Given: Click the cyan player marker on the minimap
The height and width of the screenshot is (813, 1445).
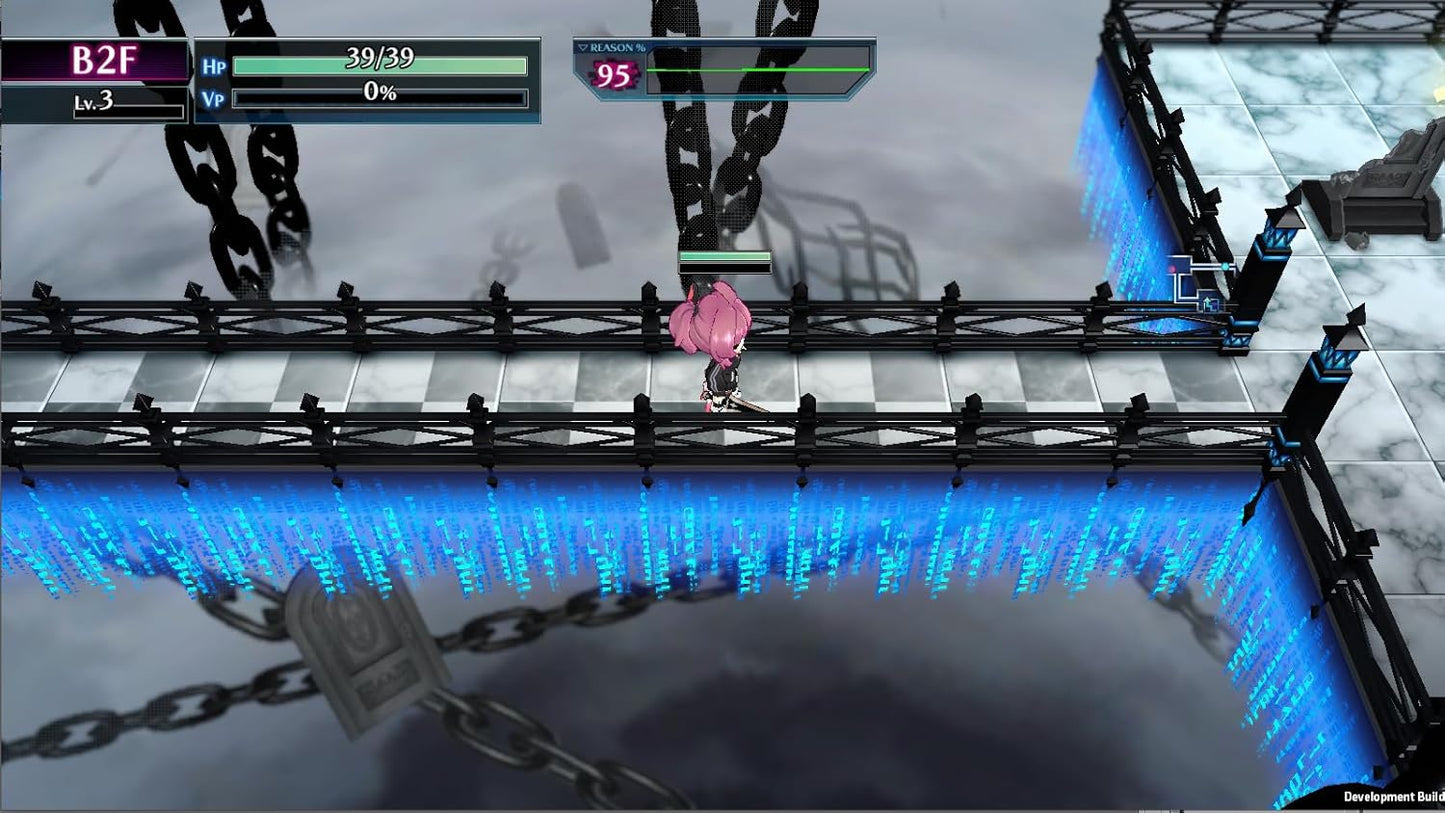Looking at the screenshot, I should (x=1225, y=266).
